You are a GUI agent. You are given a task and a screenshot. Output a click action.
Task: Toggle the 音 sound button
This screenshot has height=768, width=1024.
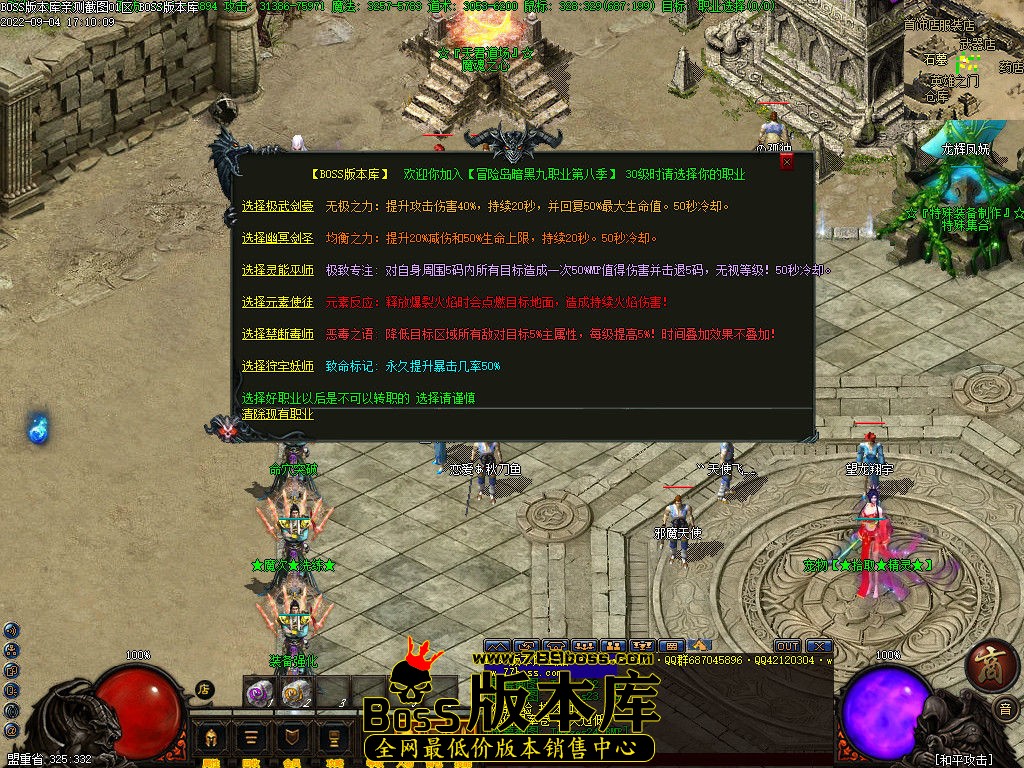tap(1004, 709)
